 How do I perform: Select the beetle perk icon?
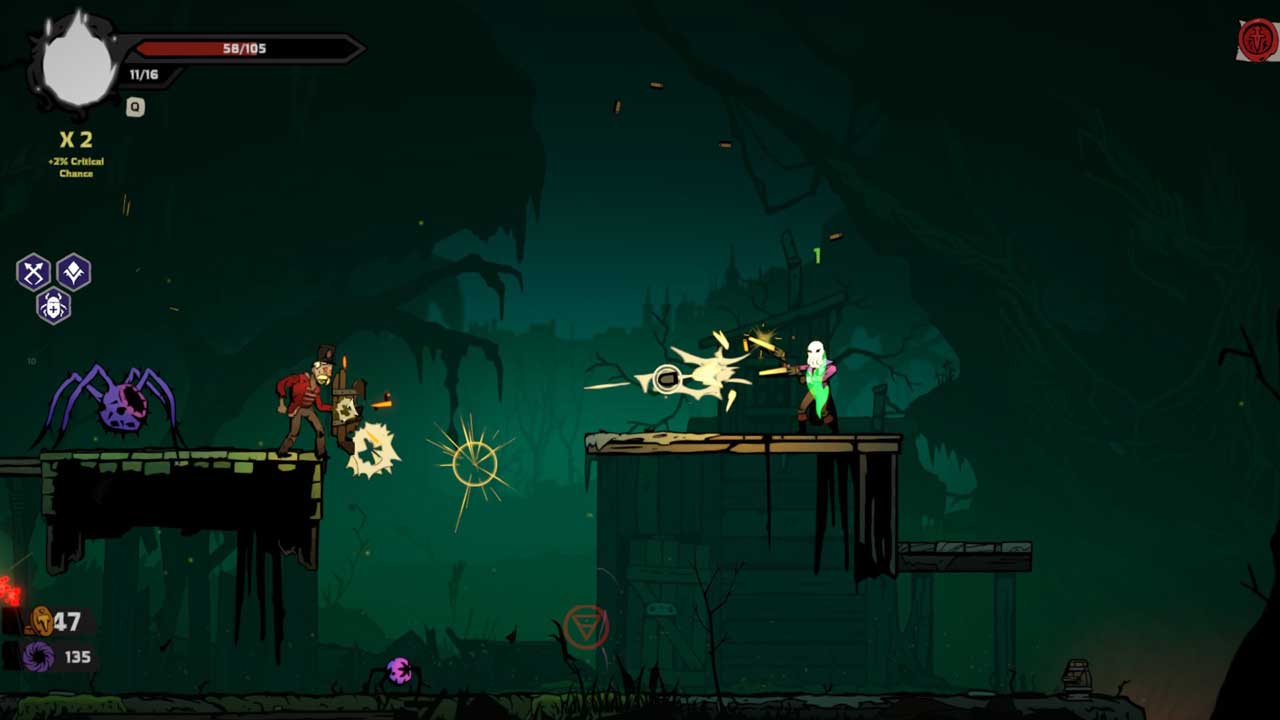pos(53,305)
